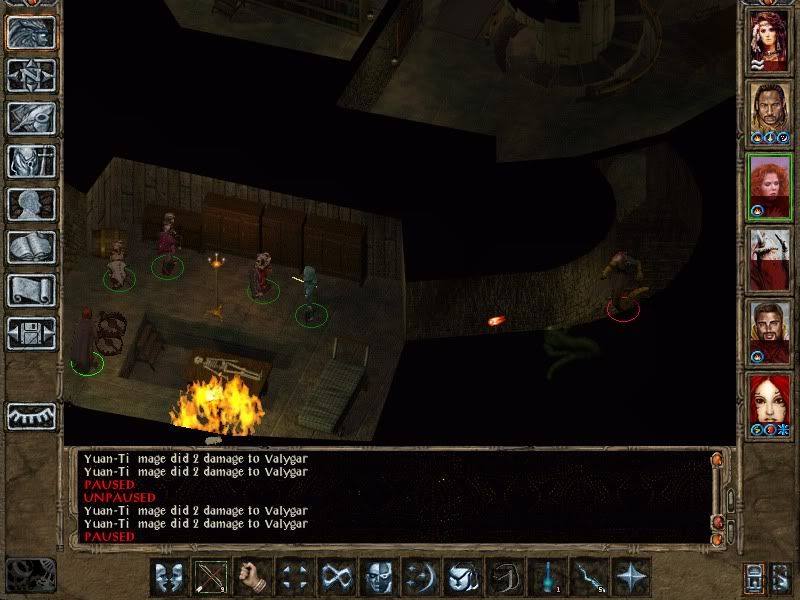Click the mask-shaped dialogue button
This screenshot has width=800, height=600.
coord(170,577)
